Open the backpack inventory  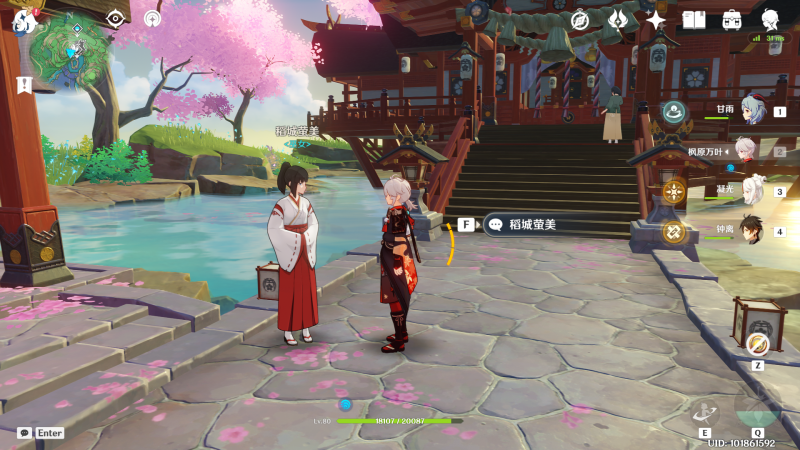(732, 19)
